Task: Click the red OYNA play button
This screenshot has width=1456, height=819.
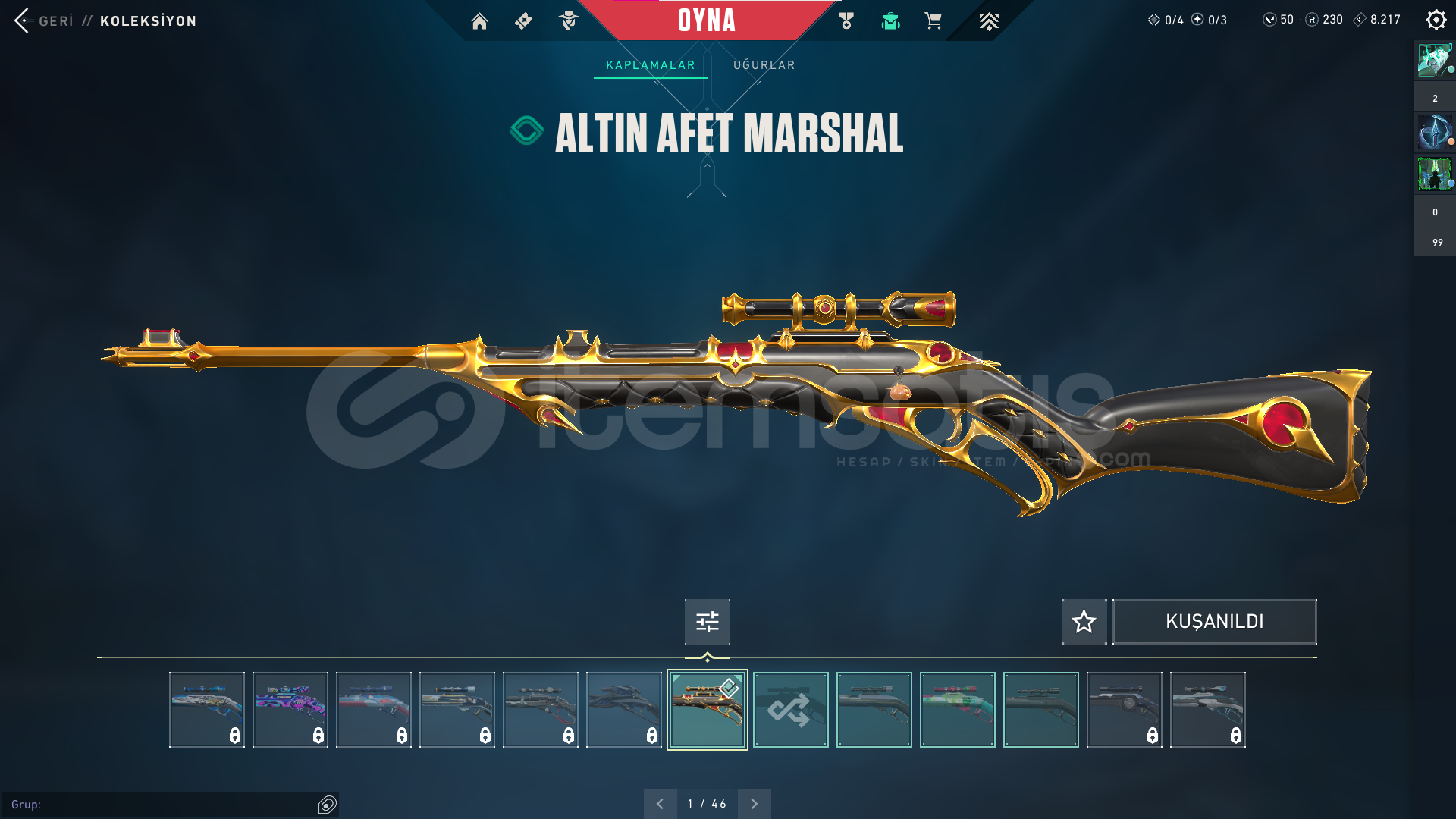Action: click(x=706, y=20)
